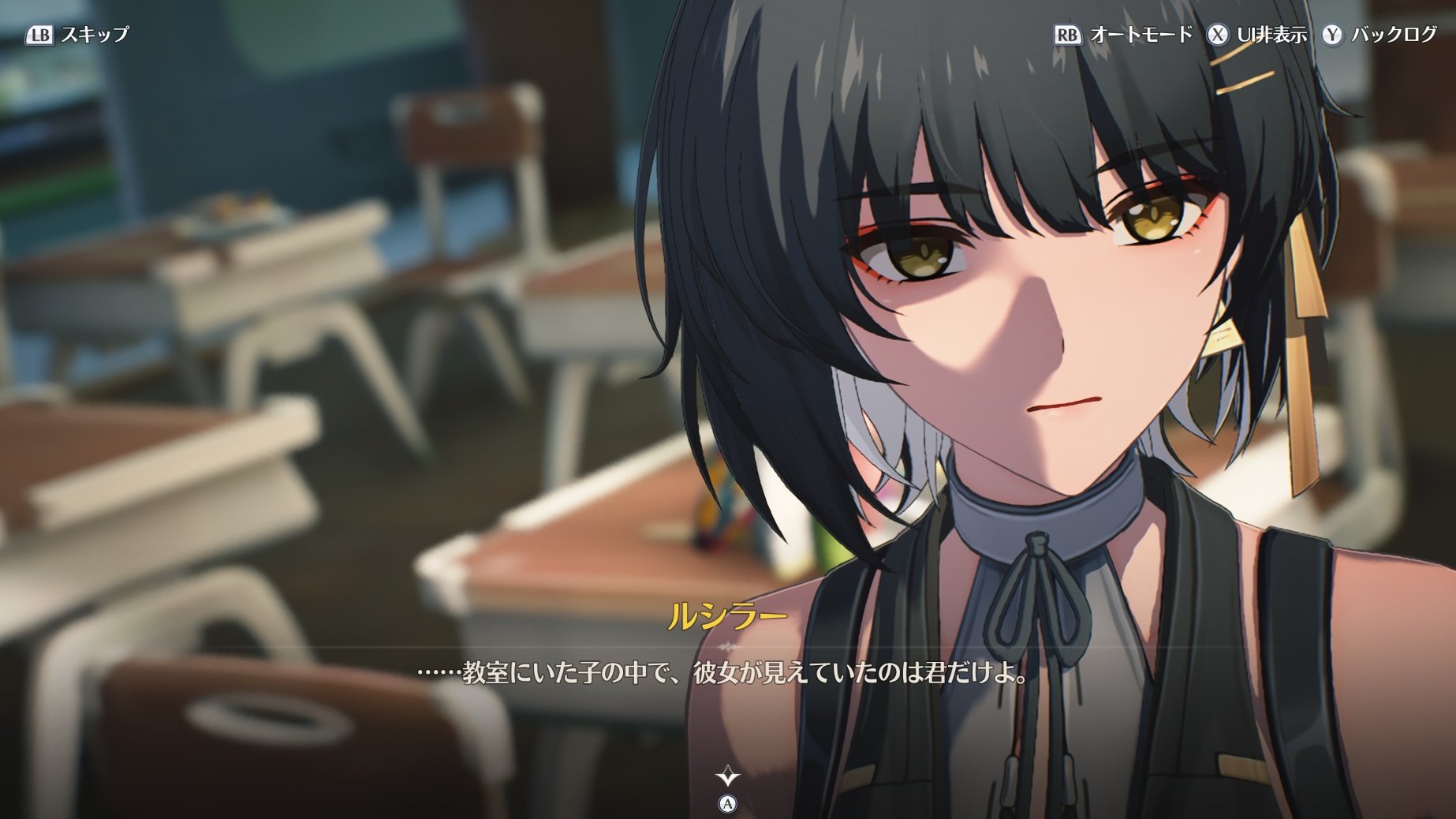
Task: Open the バックログ backlog
Action: (x=1380, y=35)
